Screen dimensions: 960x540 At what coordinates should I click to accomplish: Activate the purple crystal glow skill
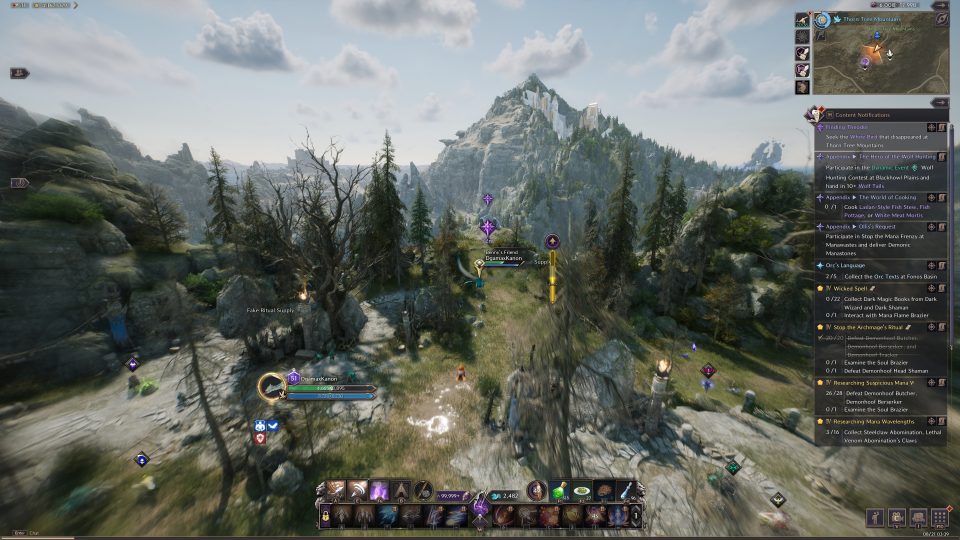(381, 491)
